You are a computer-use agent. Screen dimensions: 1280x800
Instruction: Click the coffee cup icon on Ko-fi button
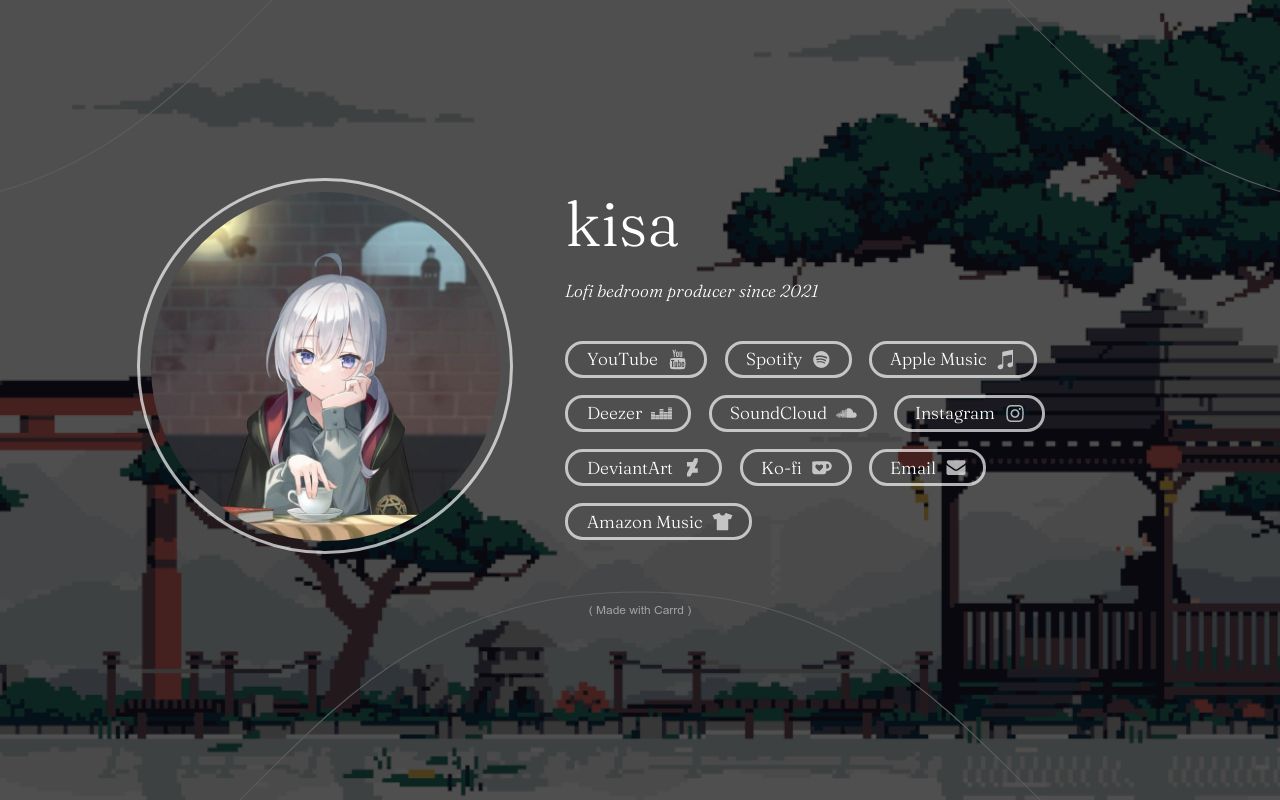tap(821, 467)
